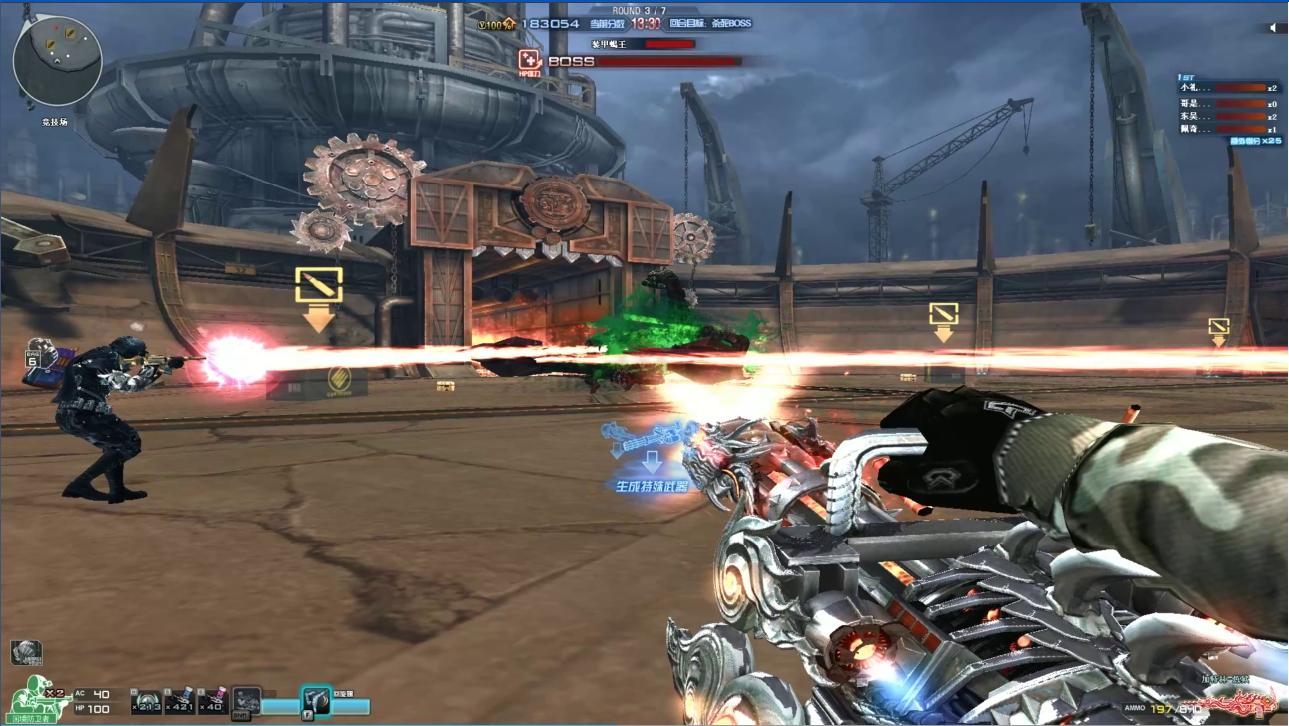Select the blue potion slot with 421
This screenshot has height=726, width=1289.
(180, 701)
